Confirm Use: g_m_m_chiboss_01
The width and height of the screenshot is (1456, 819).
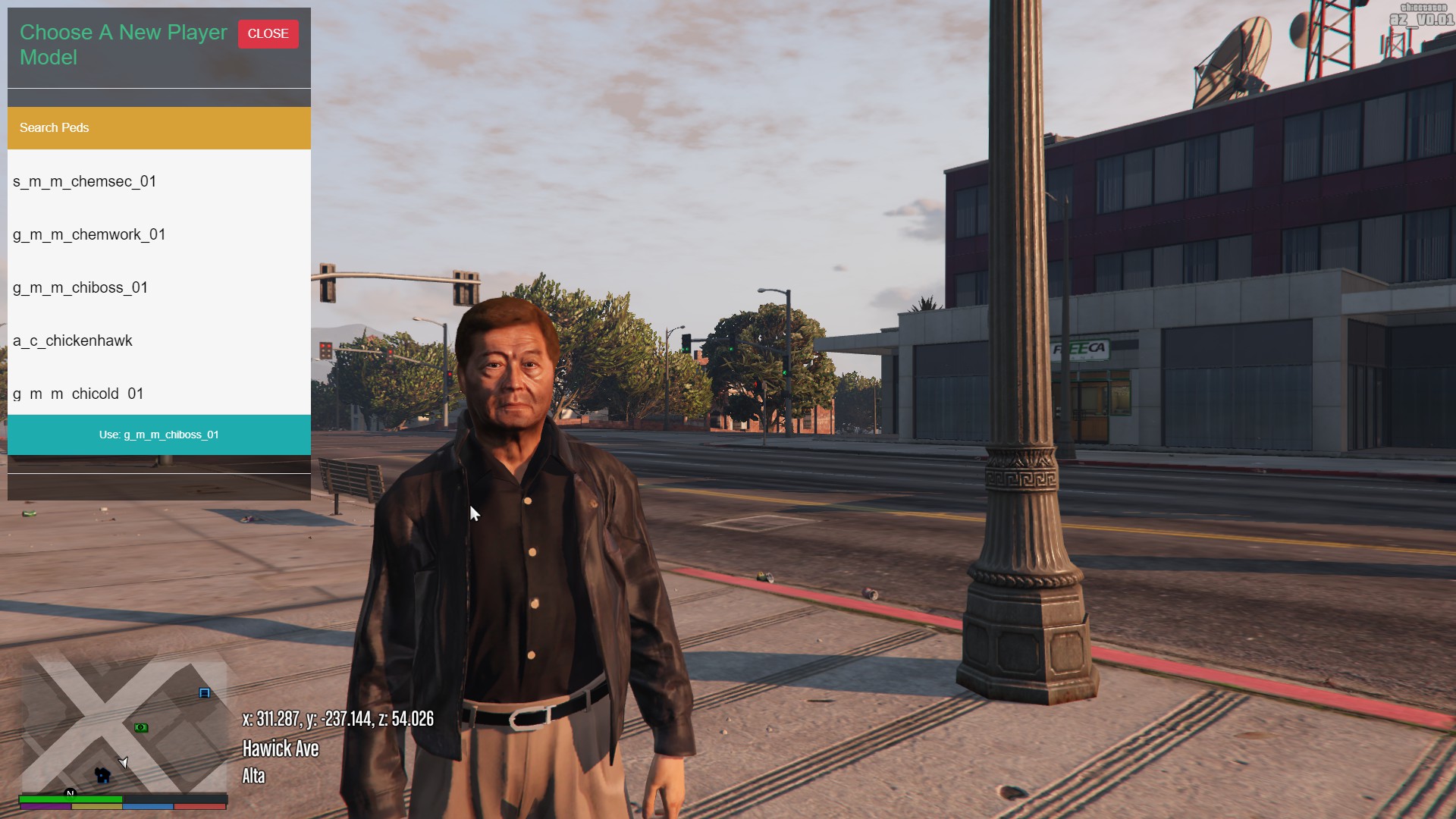[x=159, y=435]
